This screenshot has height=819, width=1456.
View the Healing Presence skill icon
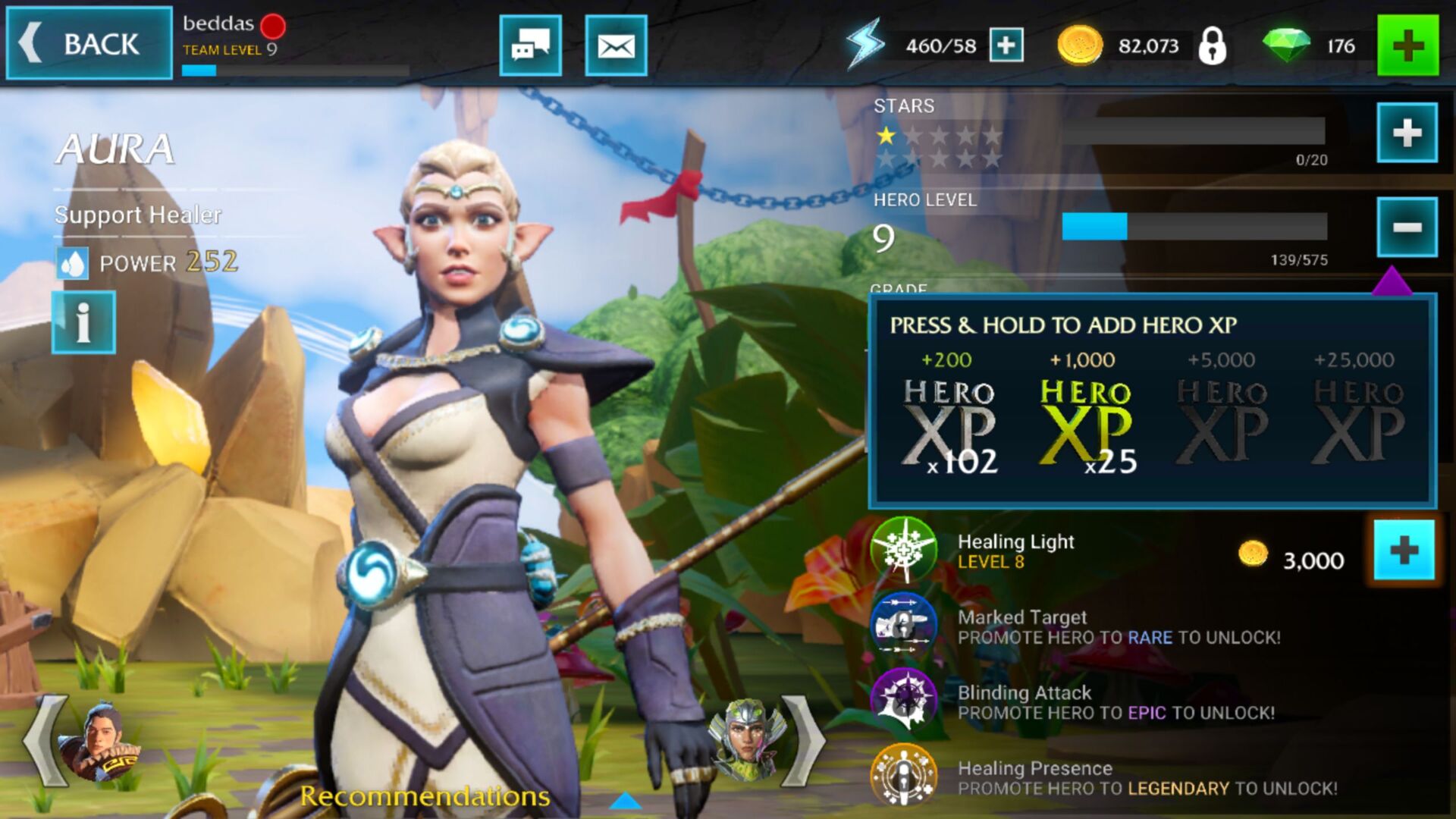[903, 775]
